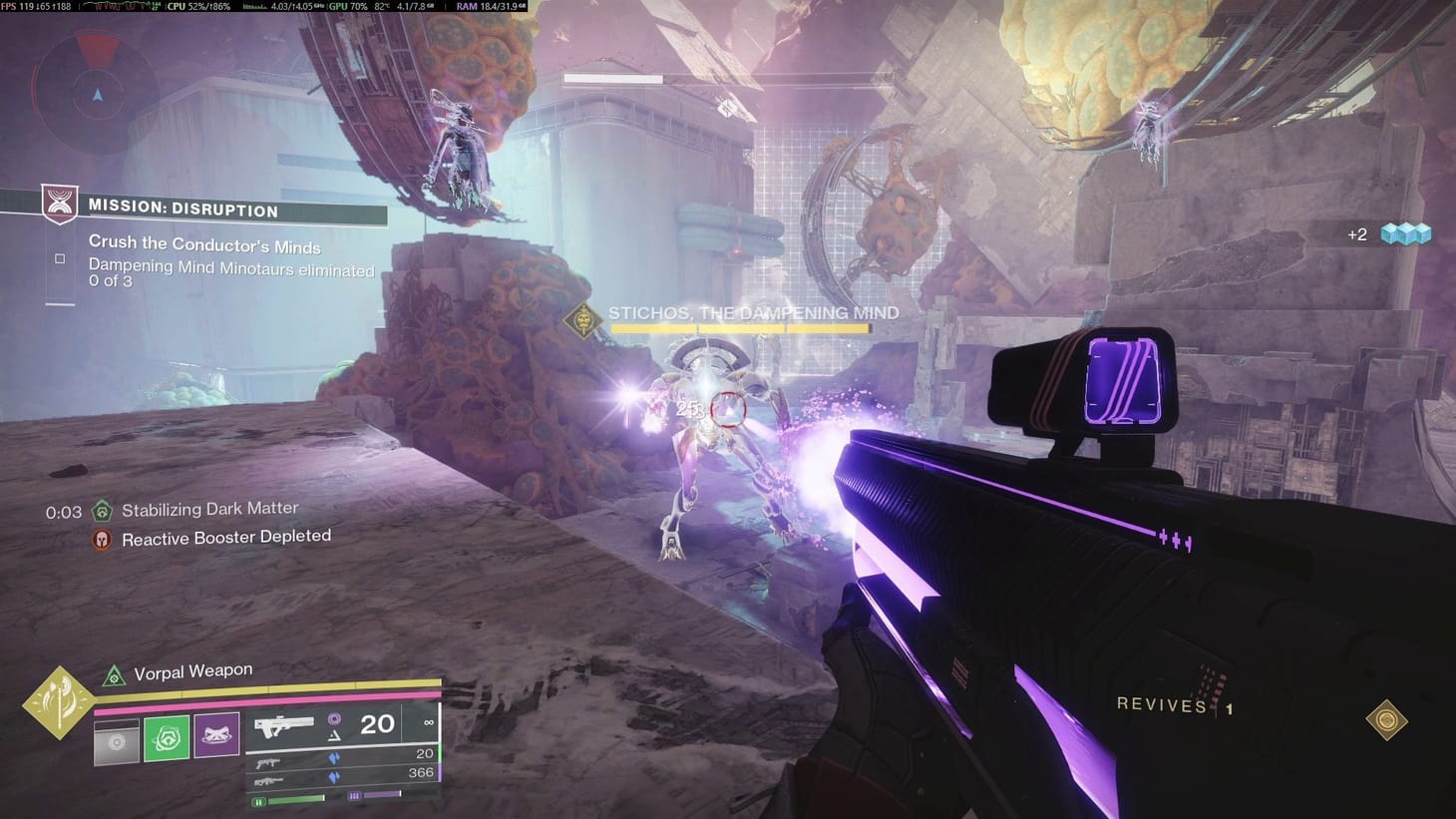Toggle the mission objective checkbox

coord(58,258)
